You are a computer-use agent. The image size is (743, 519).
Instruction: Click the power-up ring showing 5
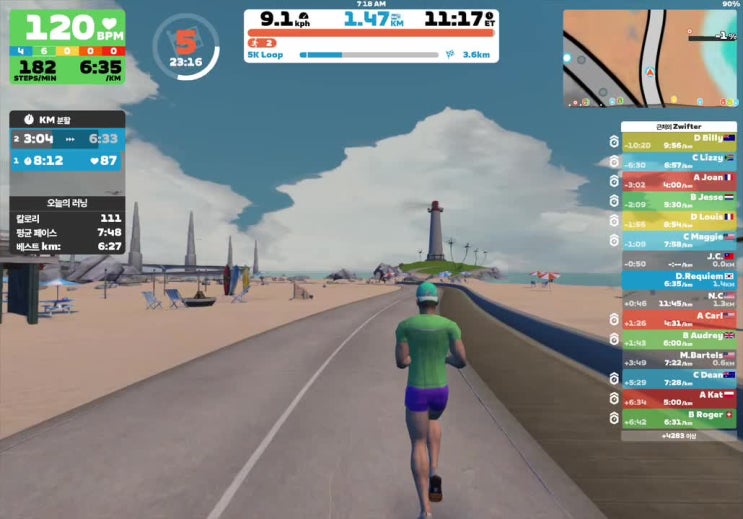[x=185, y=45]
